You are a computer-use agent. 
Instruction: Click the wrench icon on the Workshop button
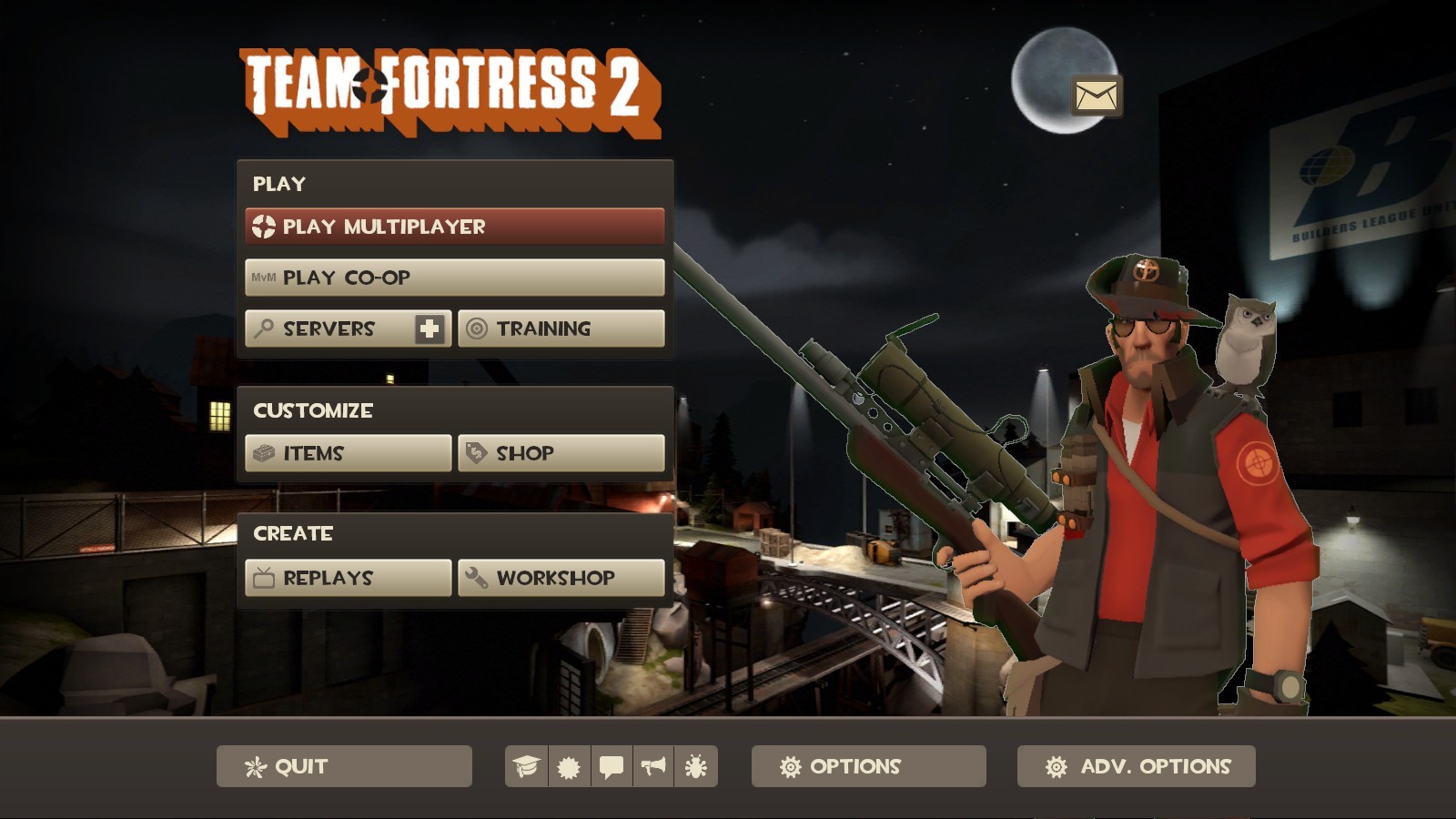(x=477, y=577)
